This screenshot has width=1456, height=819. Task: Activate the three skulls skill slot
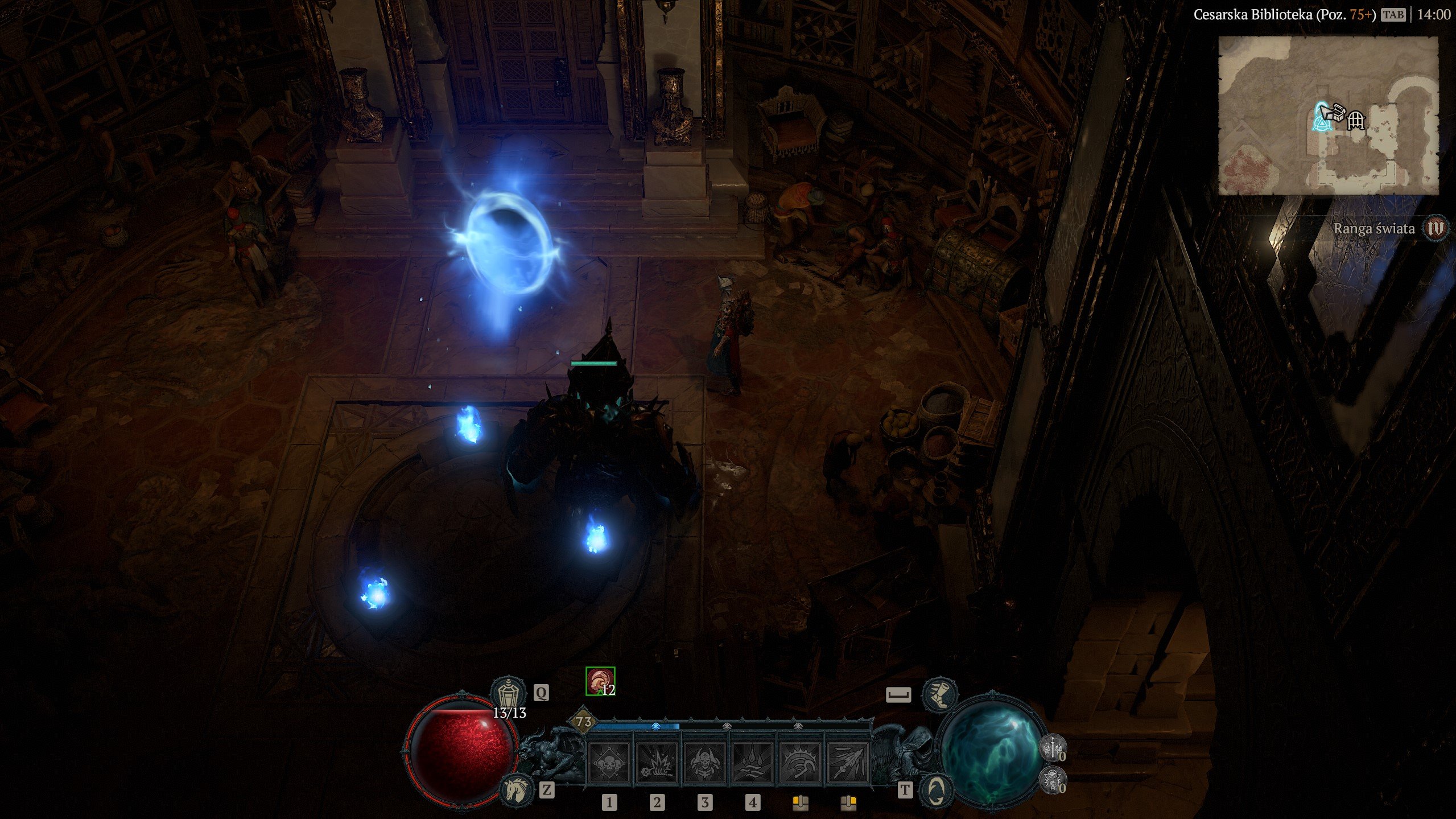click(609, 761)
